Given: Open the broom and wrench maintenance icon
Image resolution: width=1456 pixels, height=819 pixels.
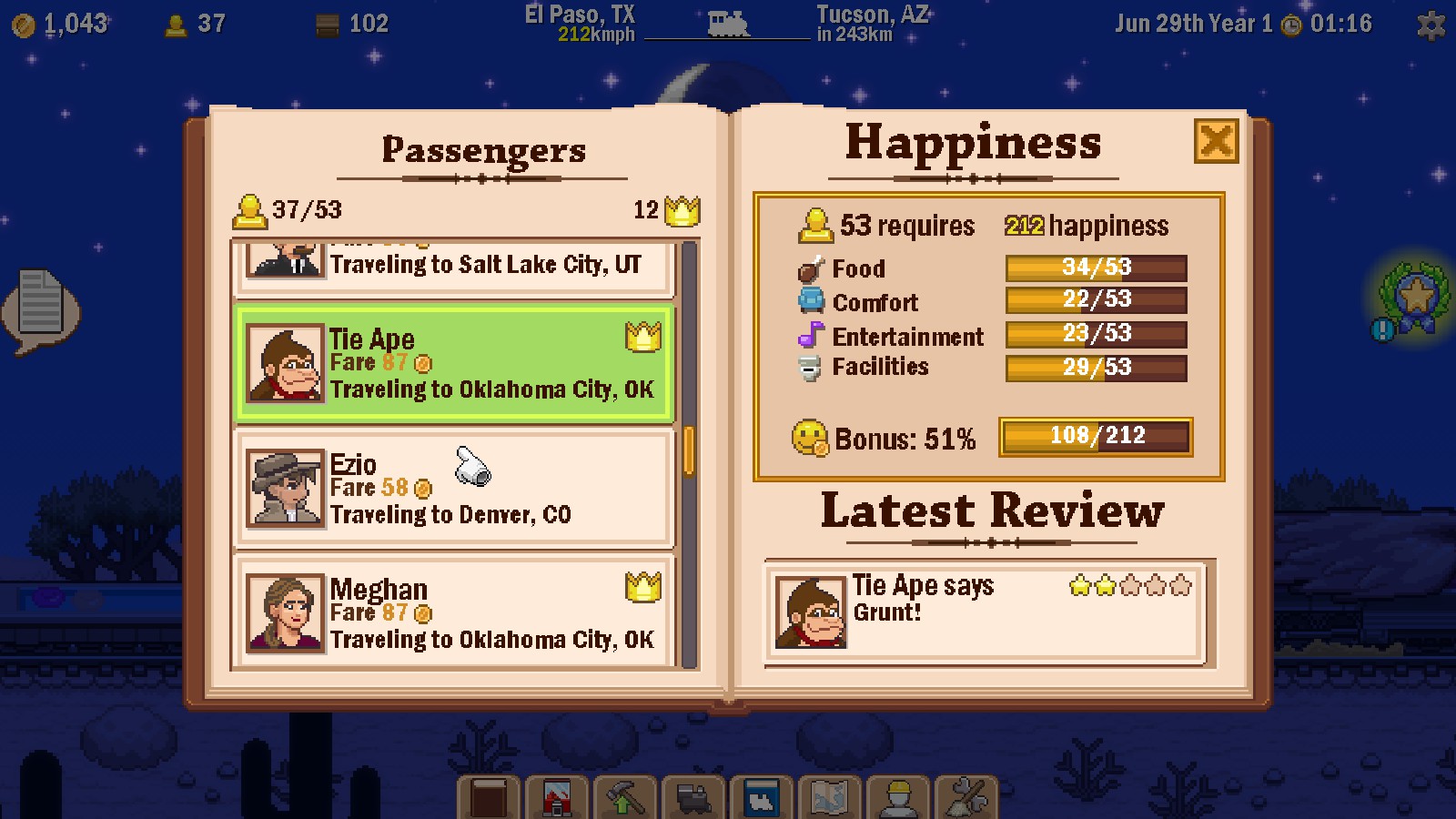Looking at the screenshot, I should point(966,796).
